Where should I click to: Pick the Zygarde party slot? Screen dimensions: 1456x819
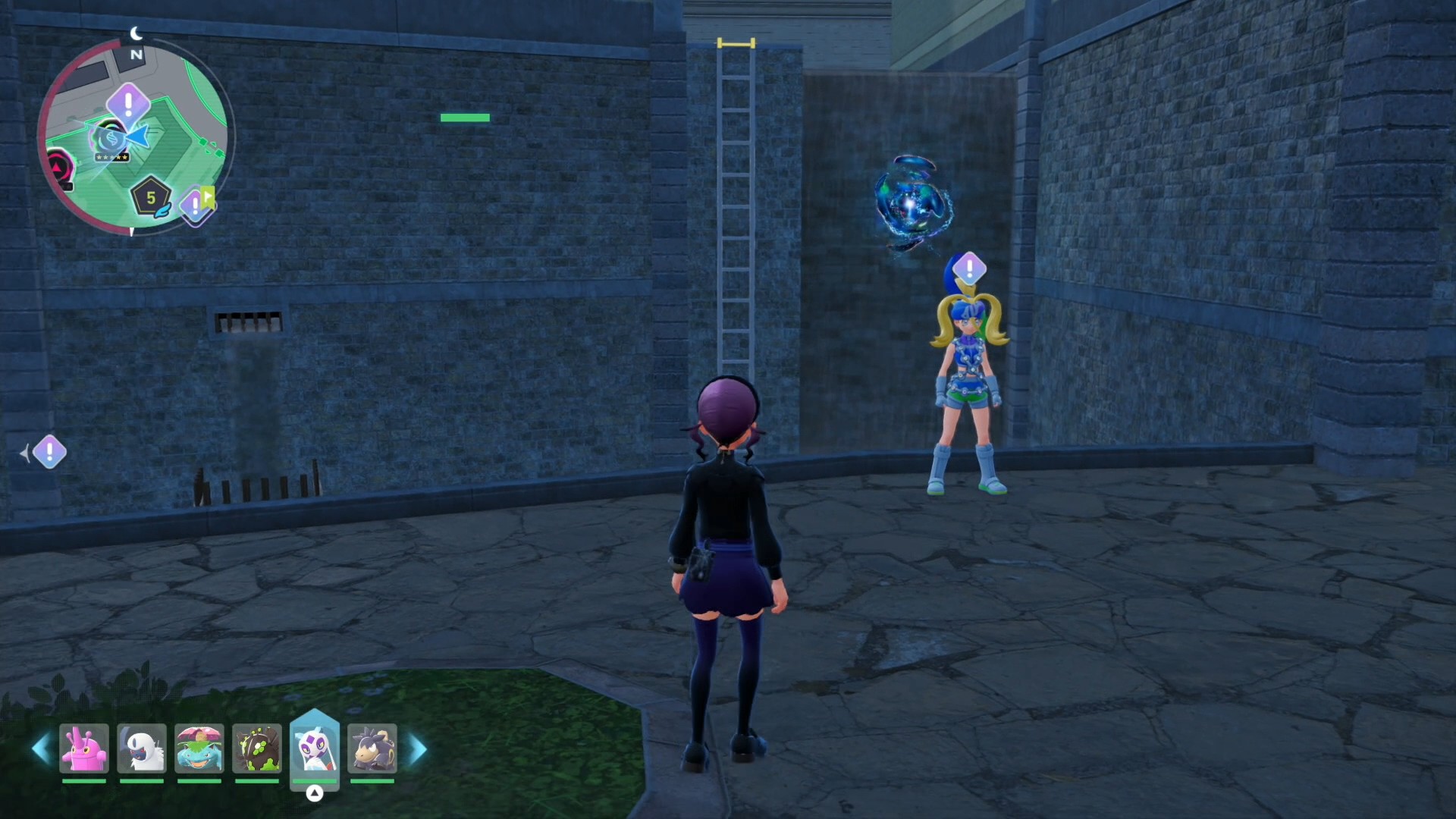[x=257, y=748]
